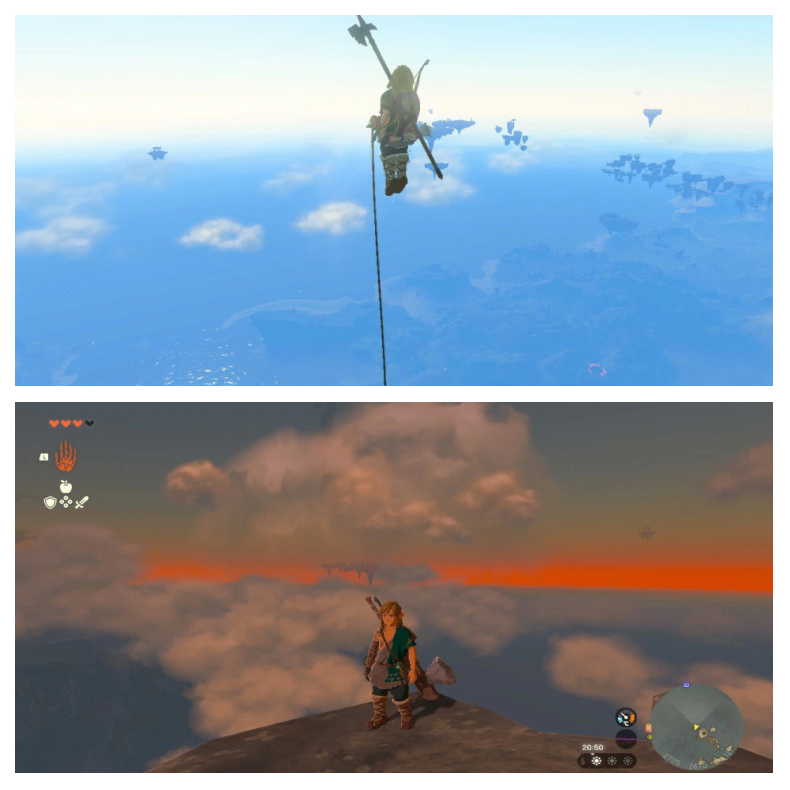The height and width of the screenshot is (790, 790).
Task: Open the sword weapon quick-select icon
Action: coord(82,502)
